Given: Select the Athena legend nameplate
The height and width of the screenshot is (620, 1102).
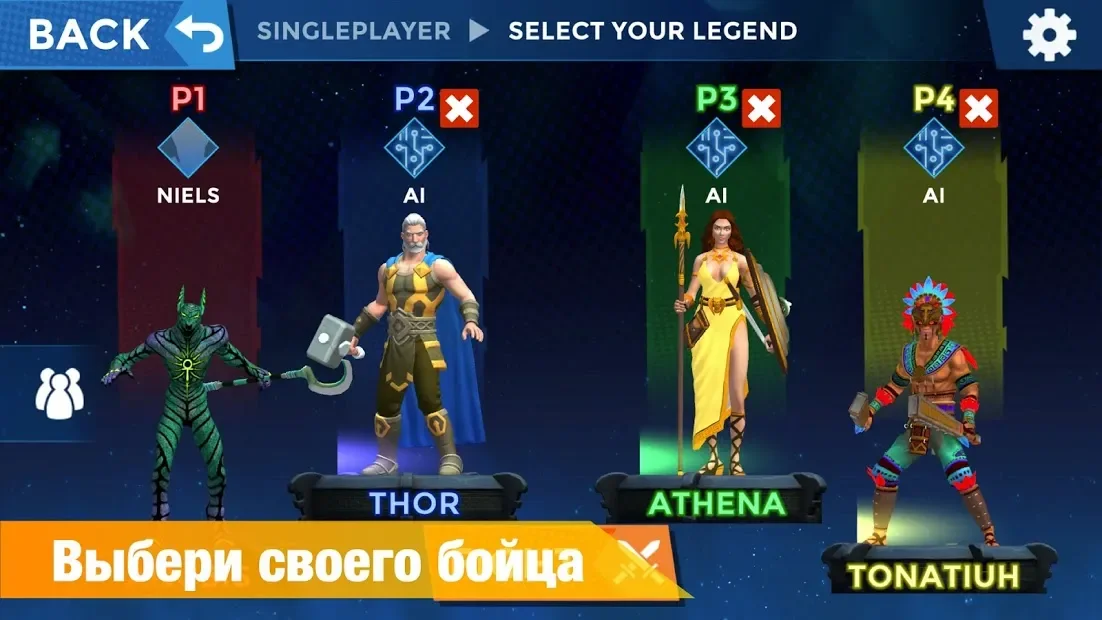Looking at the screenshot, I should [x=716, y=502].
